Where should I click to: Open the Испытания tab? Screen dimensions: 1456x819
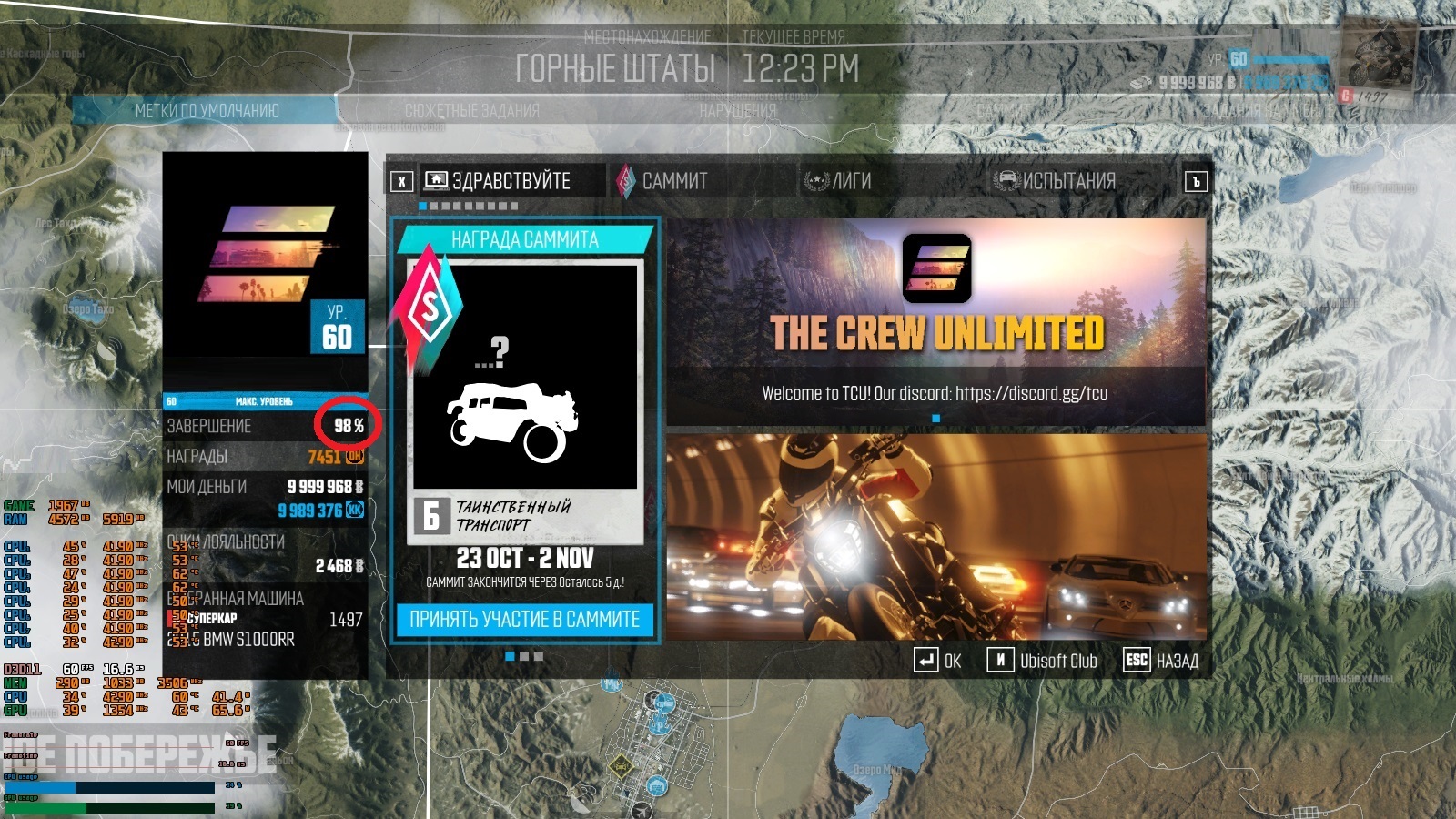coord(1067,181)
